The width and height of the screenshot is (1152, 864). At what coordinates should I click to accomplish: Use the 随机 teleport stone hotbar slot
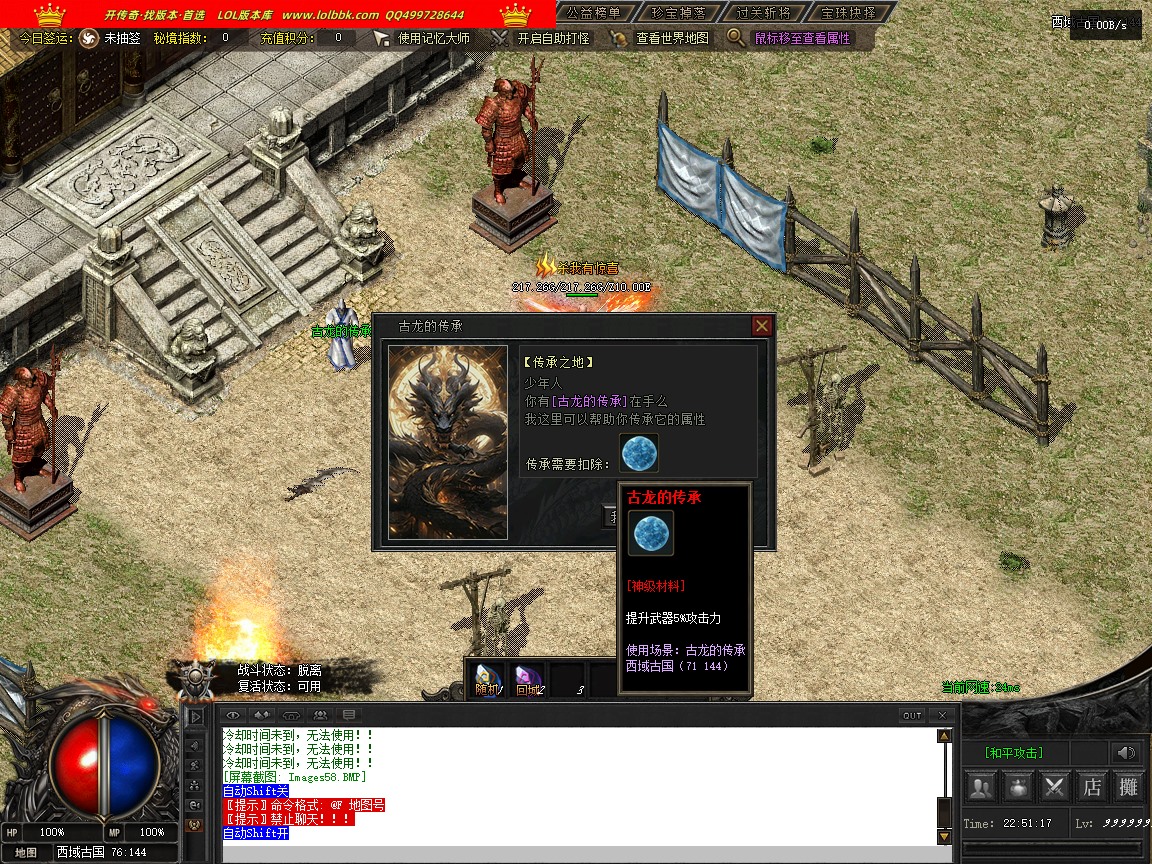pos(488,680)
